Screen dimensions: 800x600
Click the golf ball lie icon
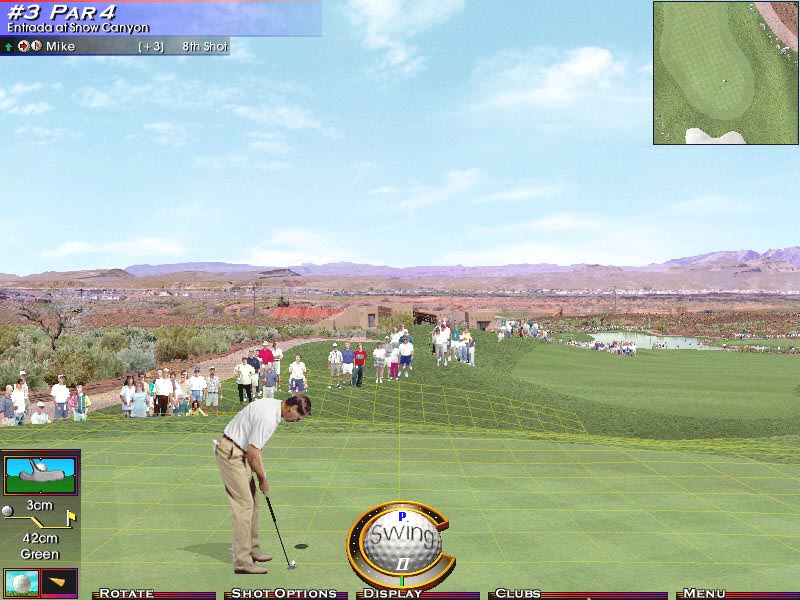click(20, 582)
